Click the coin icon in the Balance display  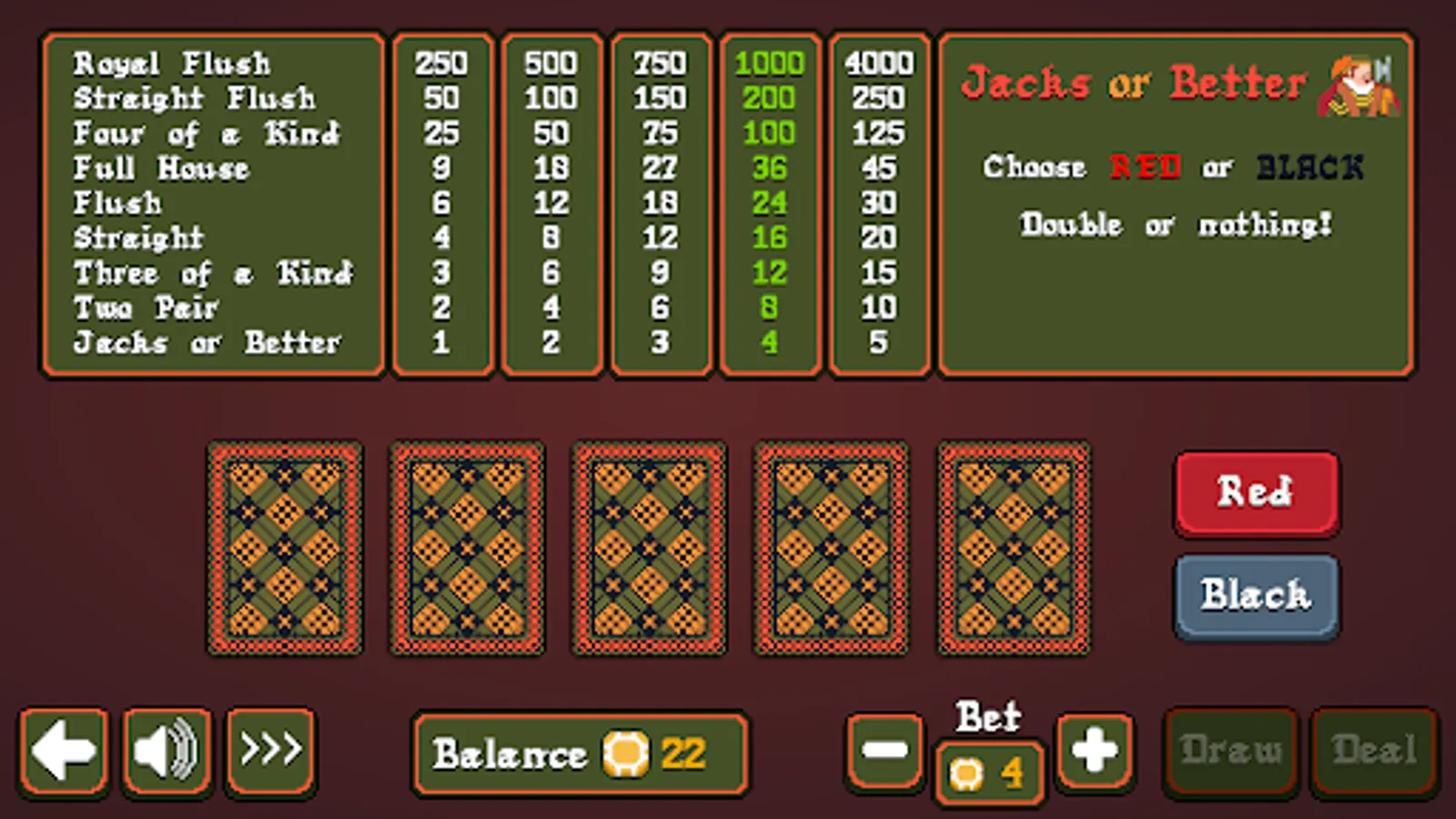(x=624, y=753)
